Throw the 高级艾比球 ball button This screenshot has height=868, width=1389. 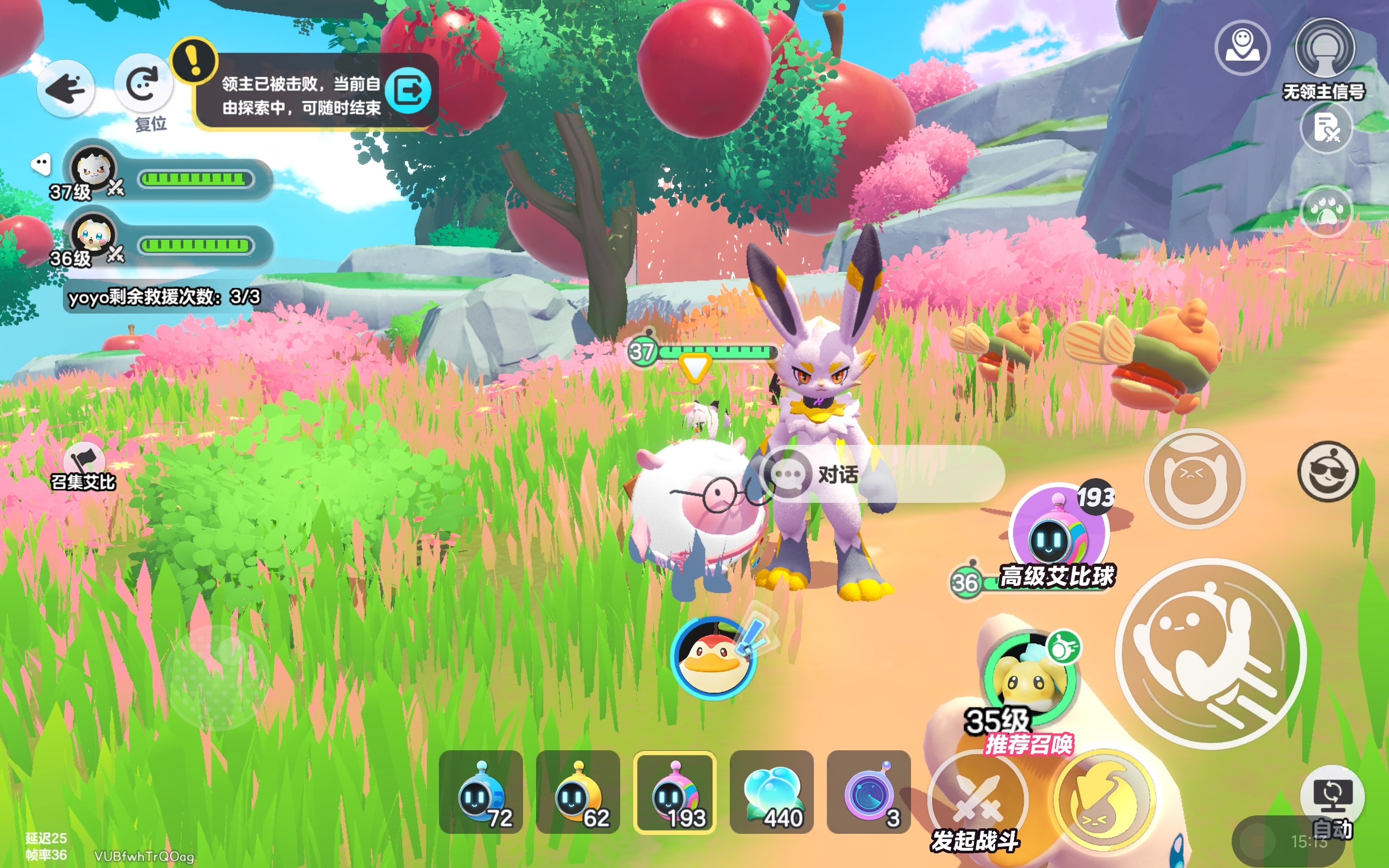click(x=1059, y=532)
